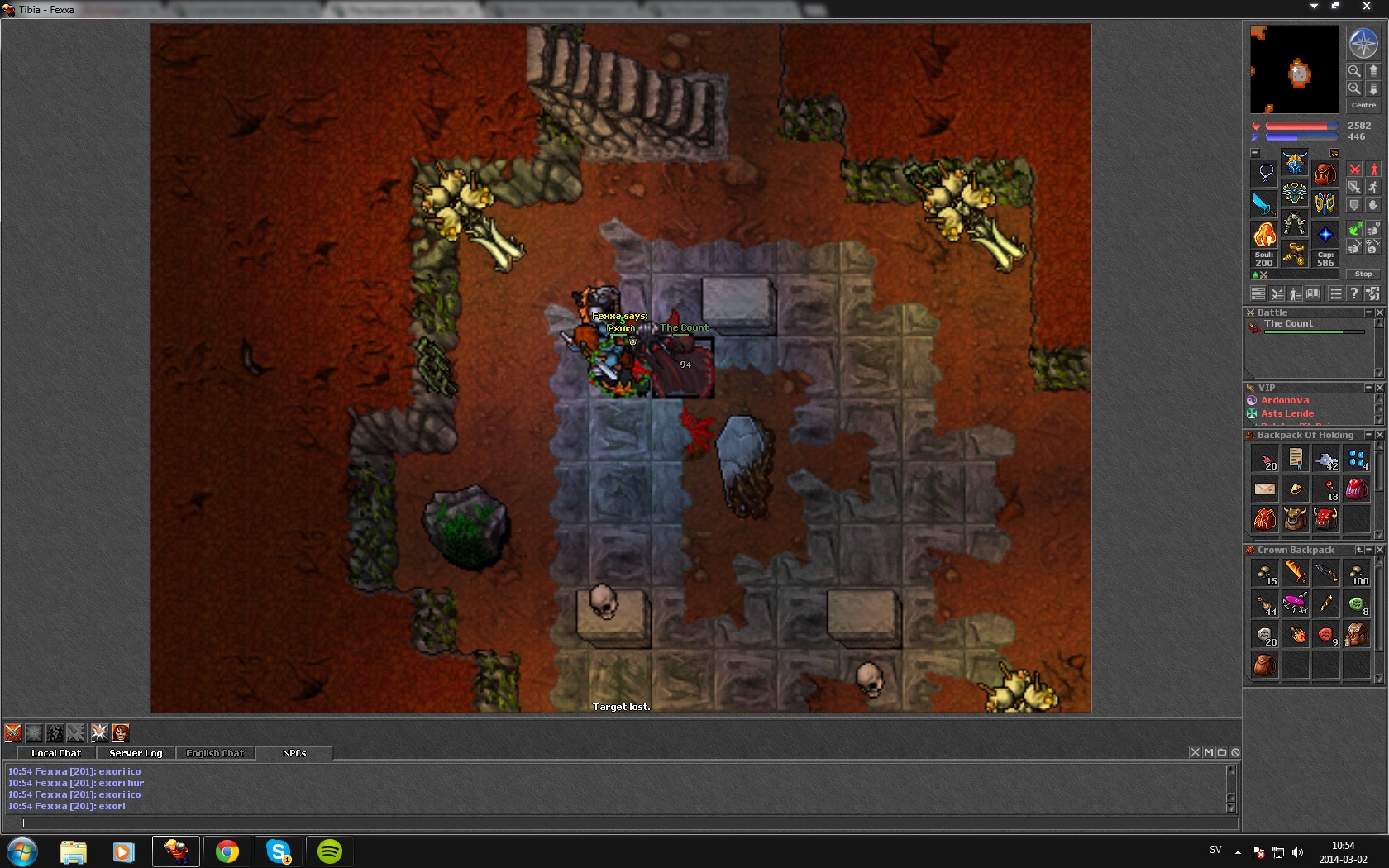Hit the Stop button
The width and height of the screenshot is (1389, 868).
click(1363, 274)
